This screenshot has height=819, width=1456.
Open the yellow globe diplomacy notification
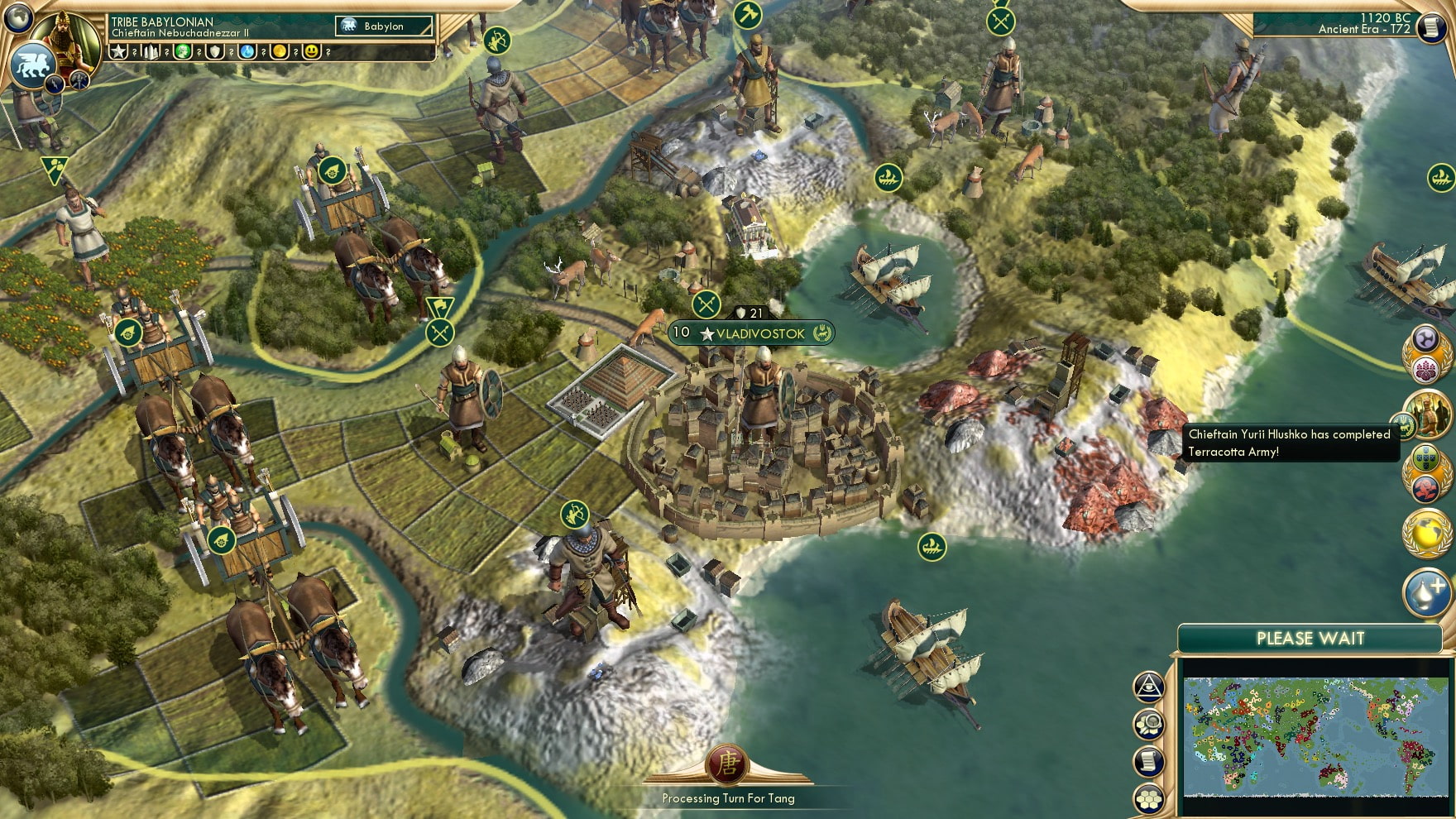1426,534
